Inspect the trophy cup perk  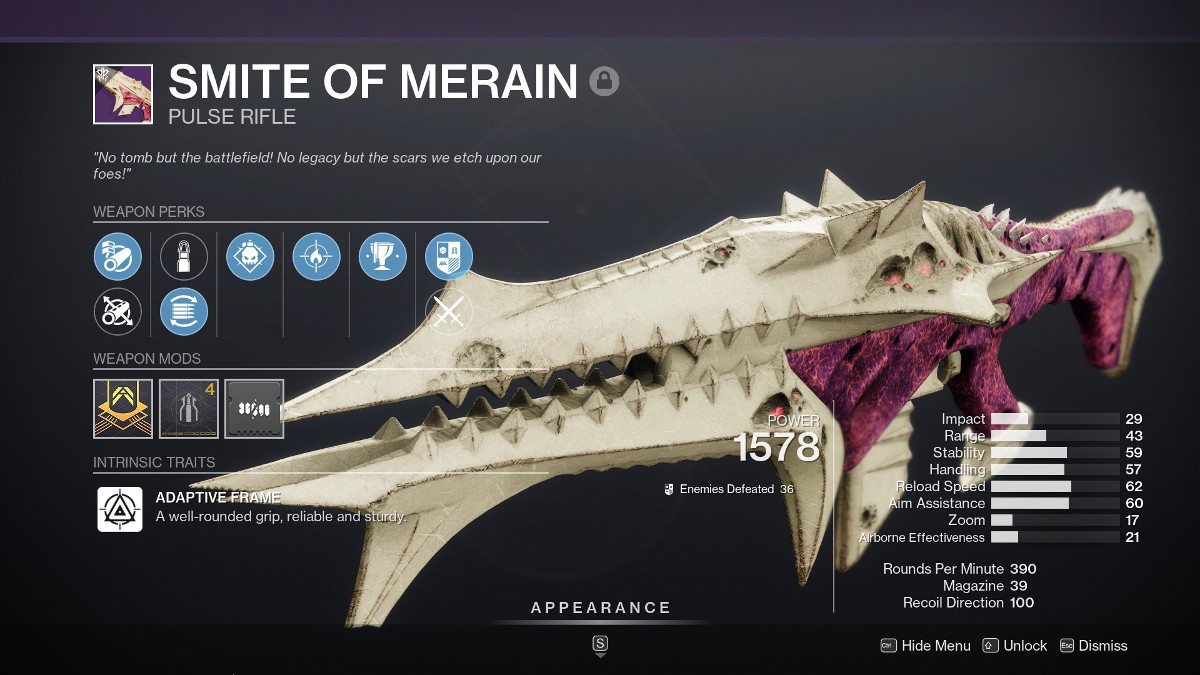click(382, 257)
